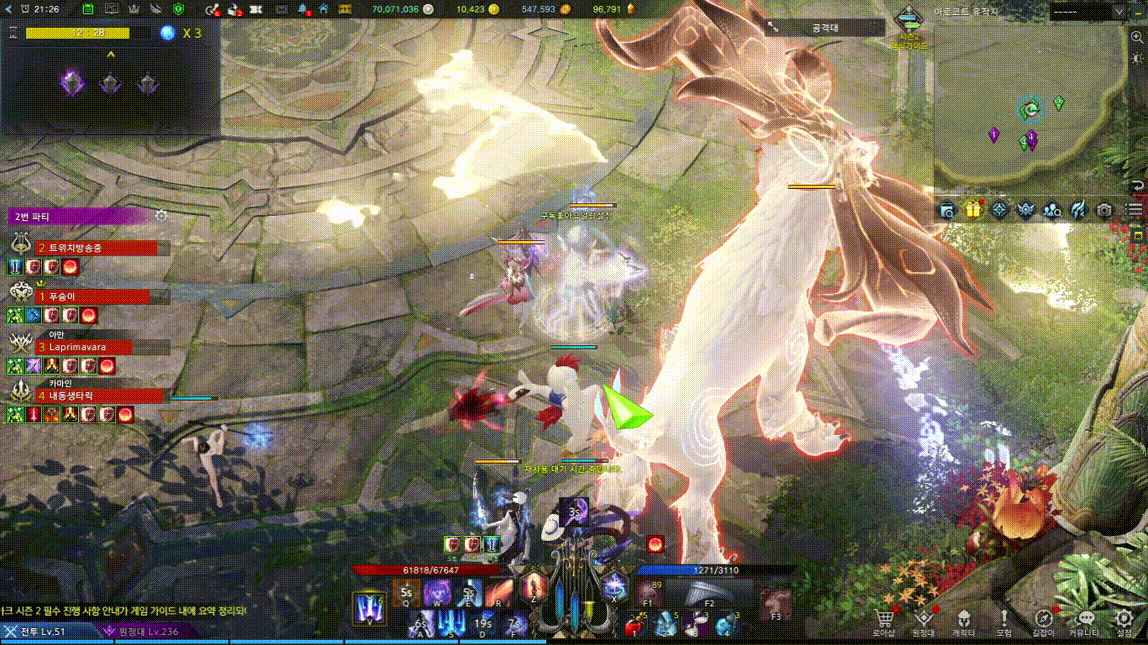Image resolution: width=1148 pixels, height=645 pixels.
Task: Open the Season 2 guide icon
Action: (909, 21)
